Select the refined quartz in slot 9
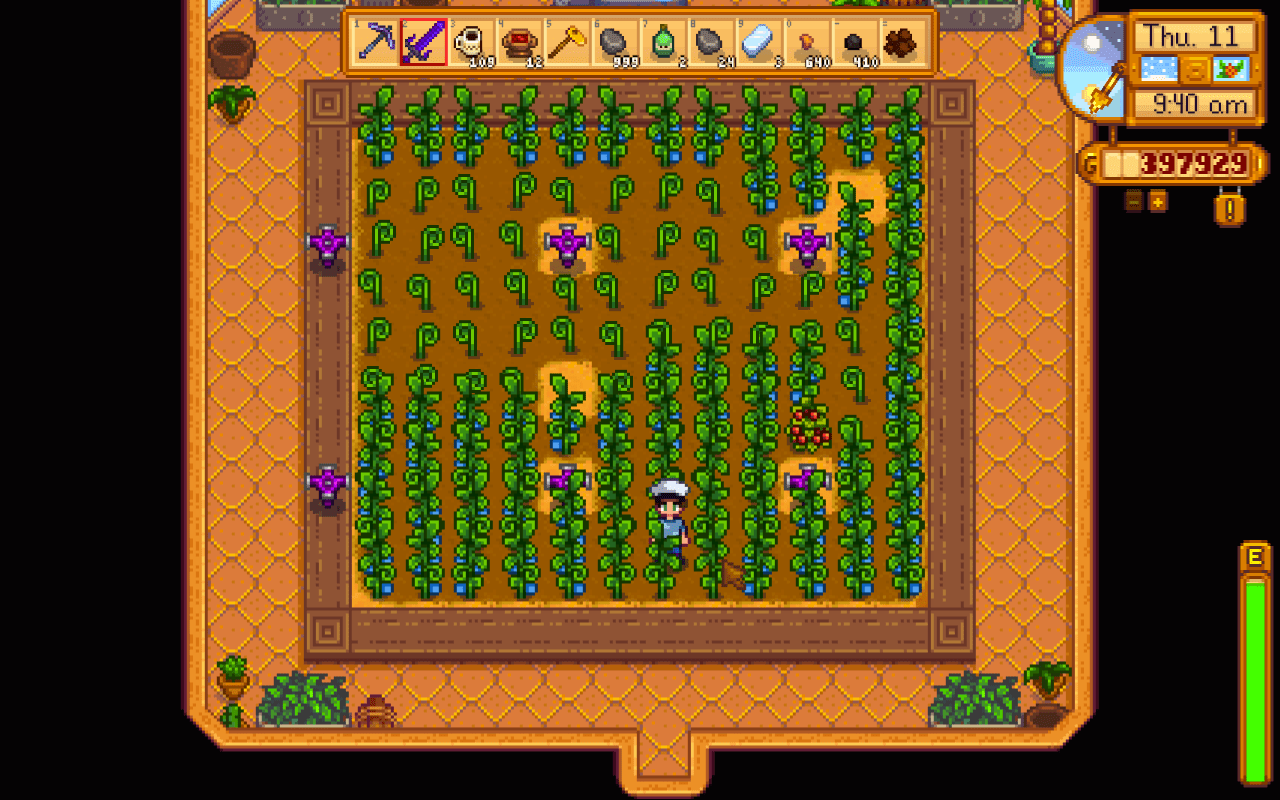This screenshot has height=800, width=1280. tap(755, 44)
